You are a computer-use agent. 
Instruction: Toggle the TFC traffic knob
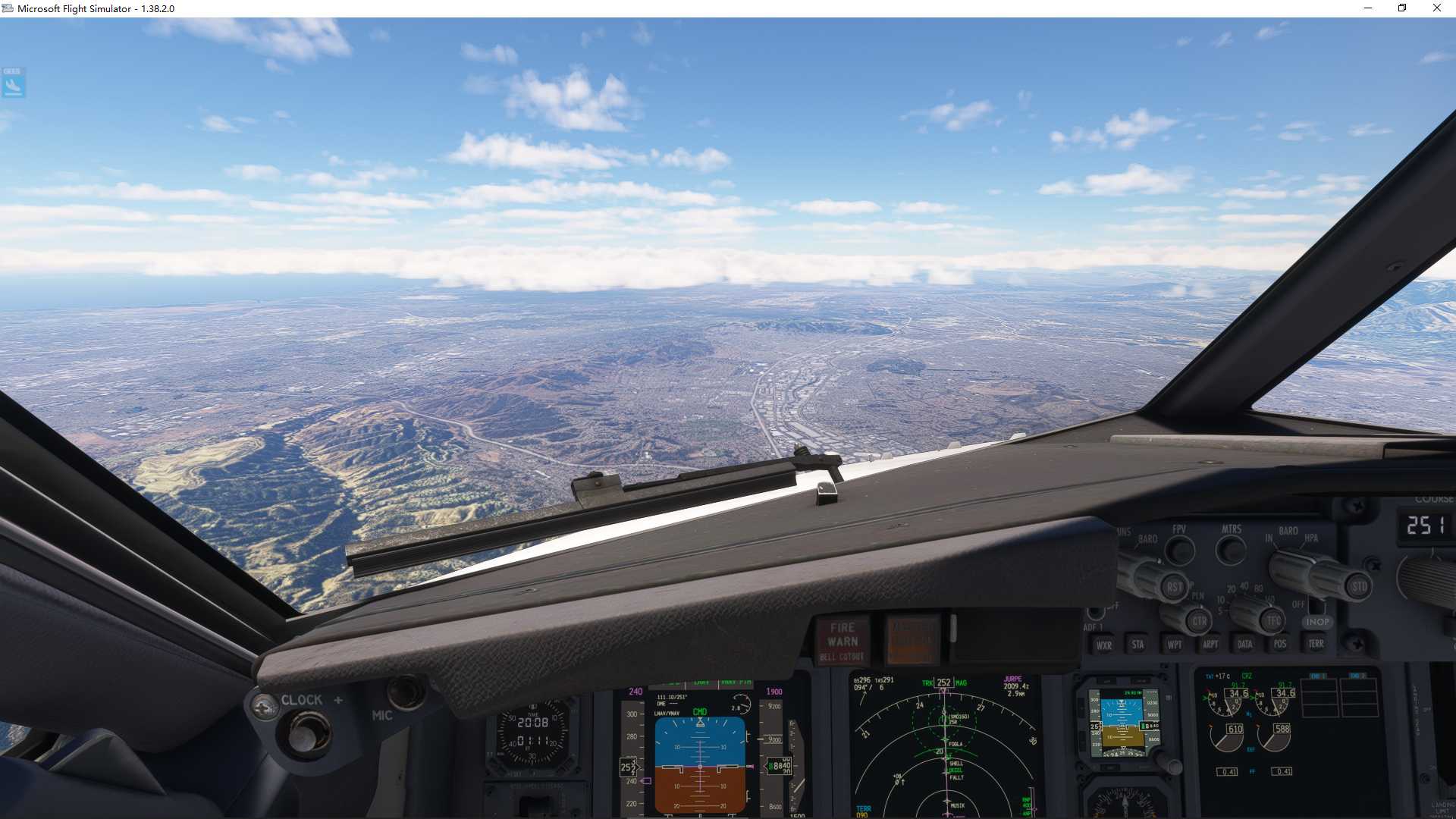(x=1273, y=620)
